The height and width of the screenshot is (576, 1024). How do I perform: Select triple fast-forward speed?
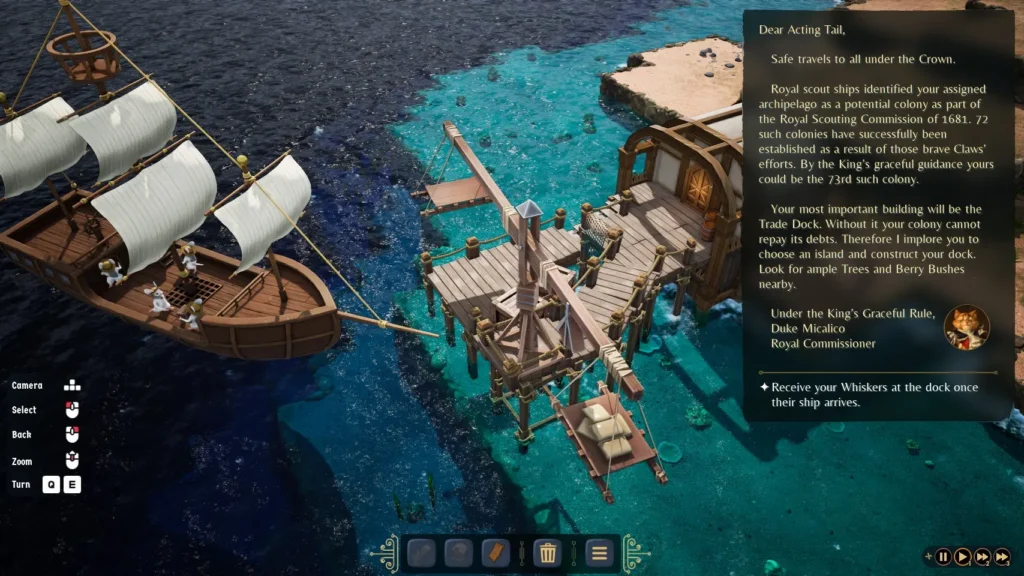pyautogui.click(x=1001, y=557)
